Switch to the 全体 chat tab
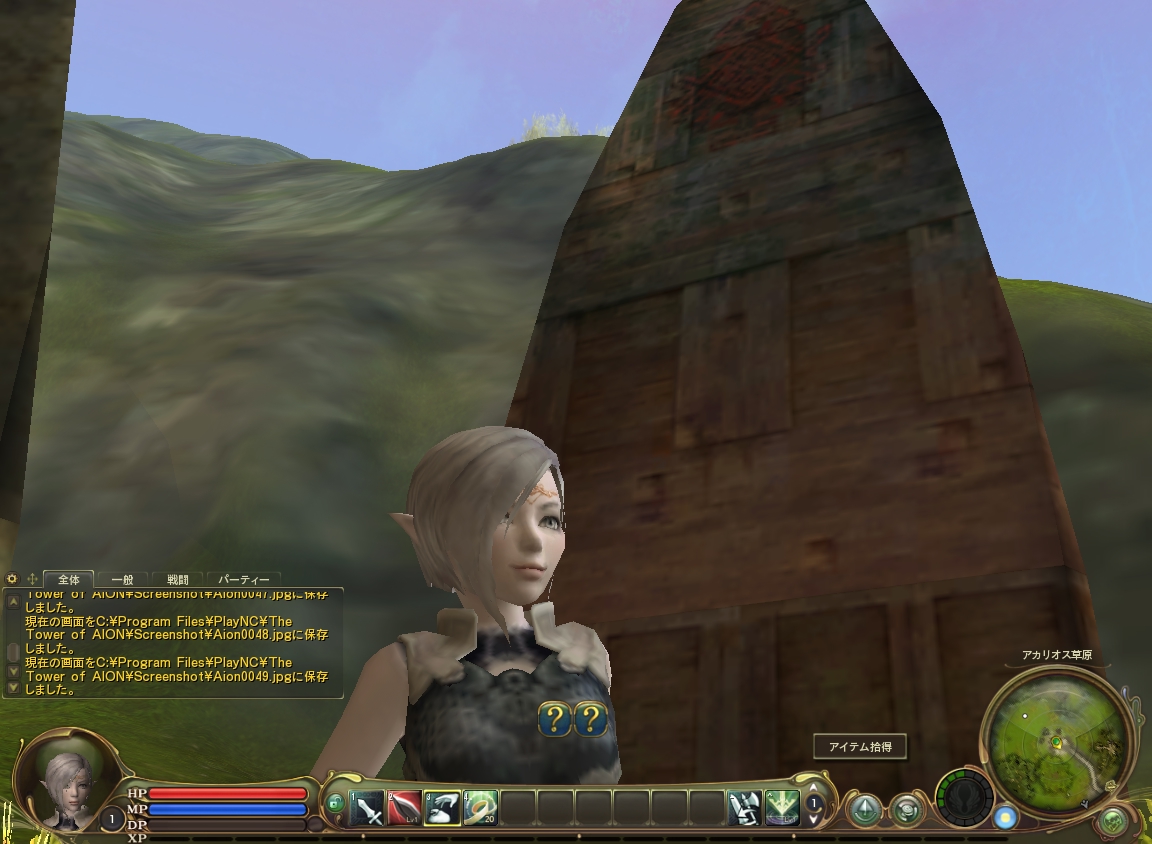 69,579
